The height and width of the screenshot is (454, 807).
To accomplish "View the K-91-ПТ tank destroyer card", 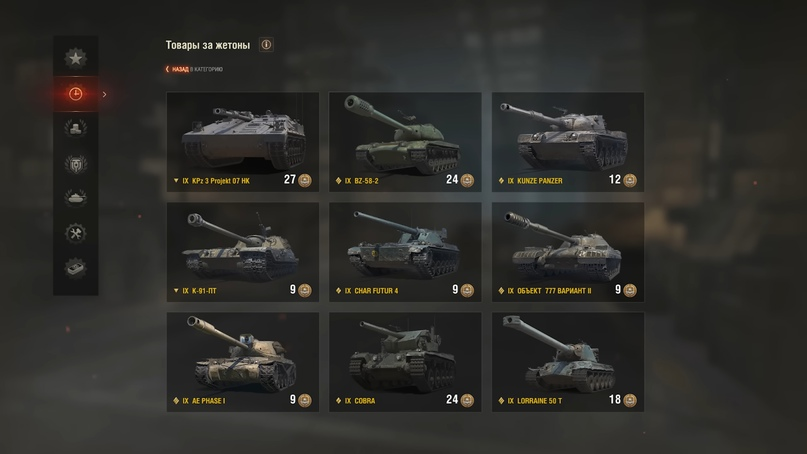I will pos(242,250).
